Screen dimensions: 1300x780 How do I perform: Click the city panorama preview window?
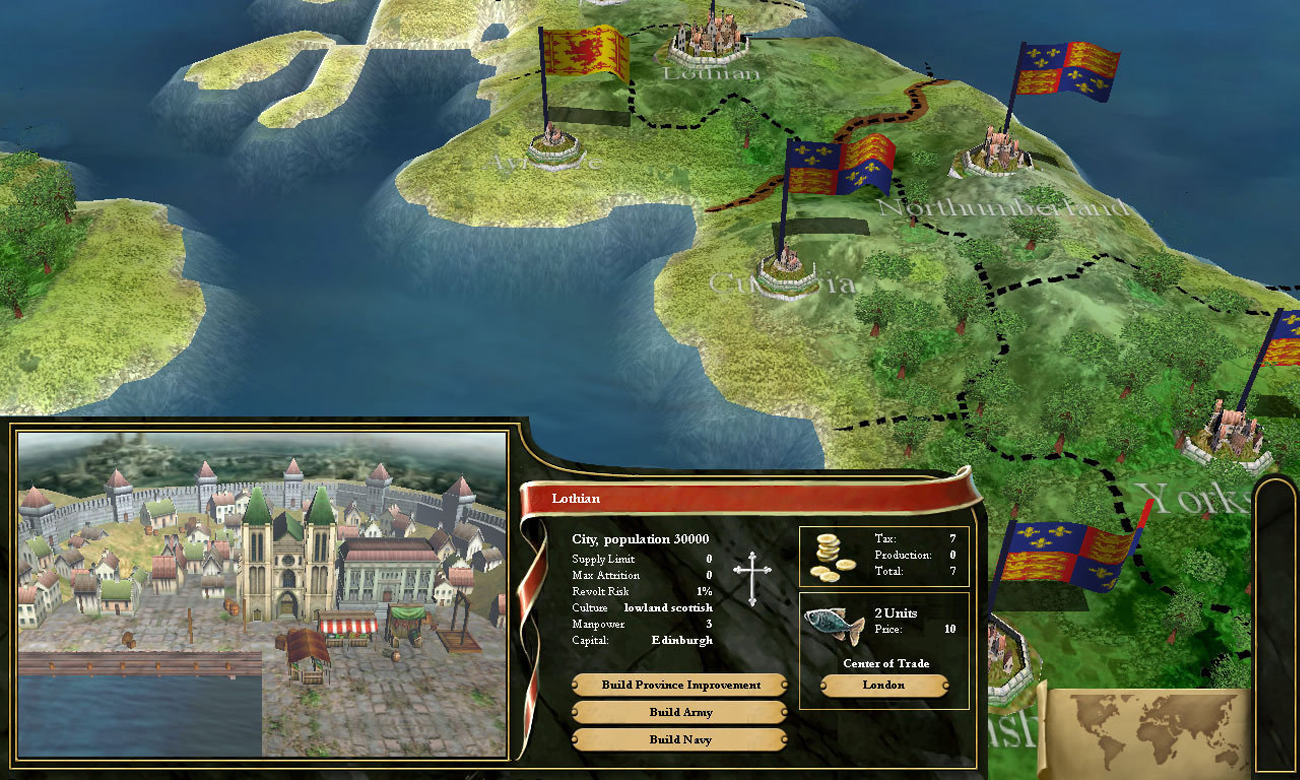click(260, 595)
